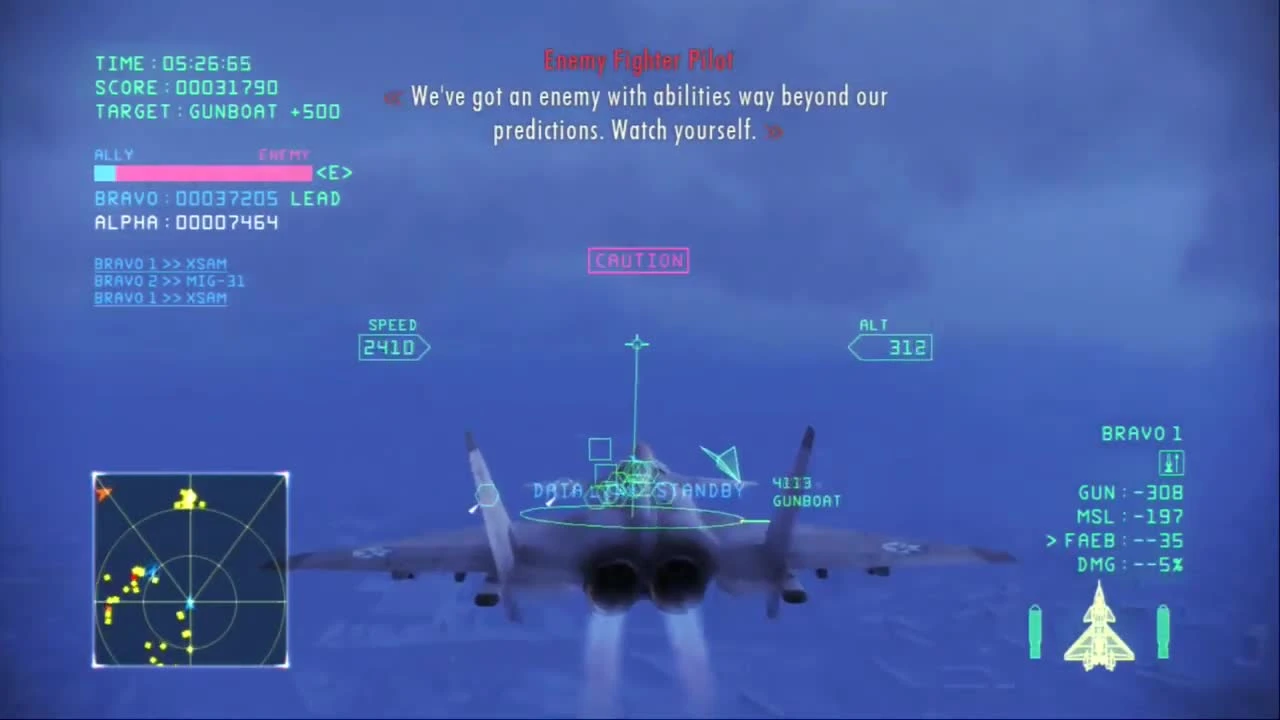The image size is (1280, 720).
Task: Select the BRAVO 1 callsign label
Action: 1142,432
